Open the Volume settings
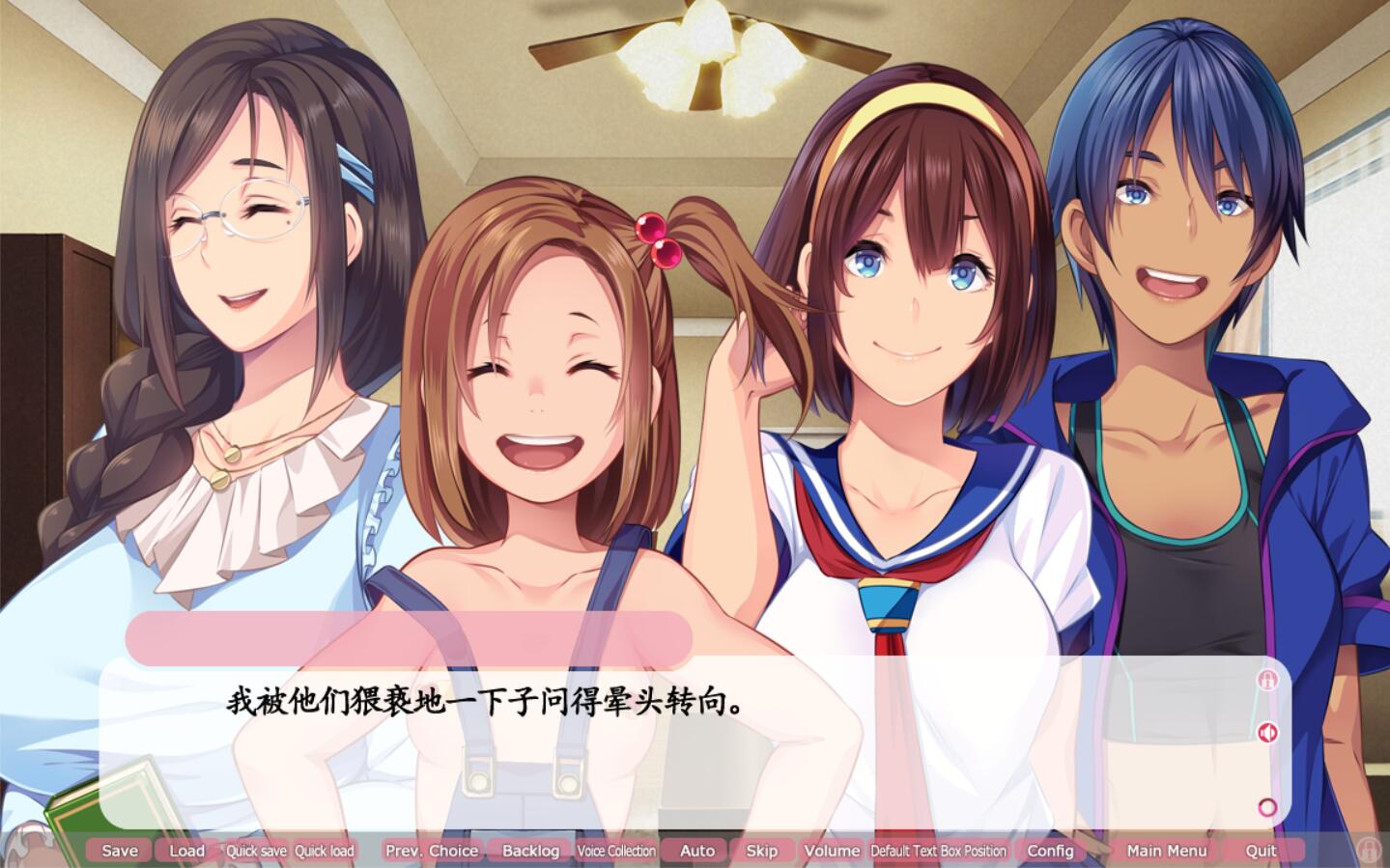Image resolution: width=1390 pixels, height=868 pixels. click(x=831, y=851)
